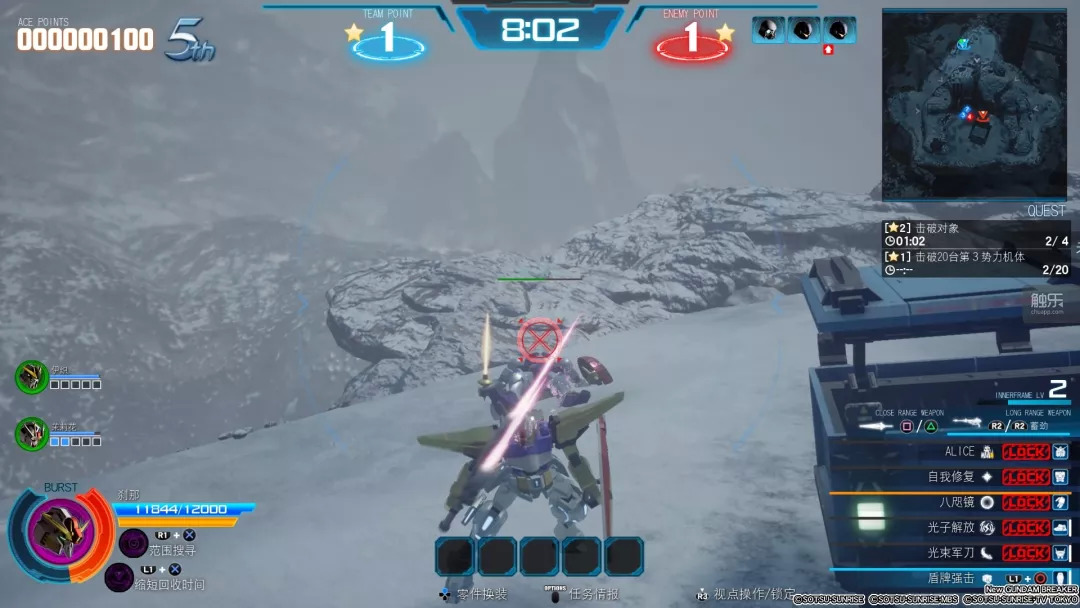
Task: Activate the 光子解放 skill
Action: click(x=1024, y=527)
